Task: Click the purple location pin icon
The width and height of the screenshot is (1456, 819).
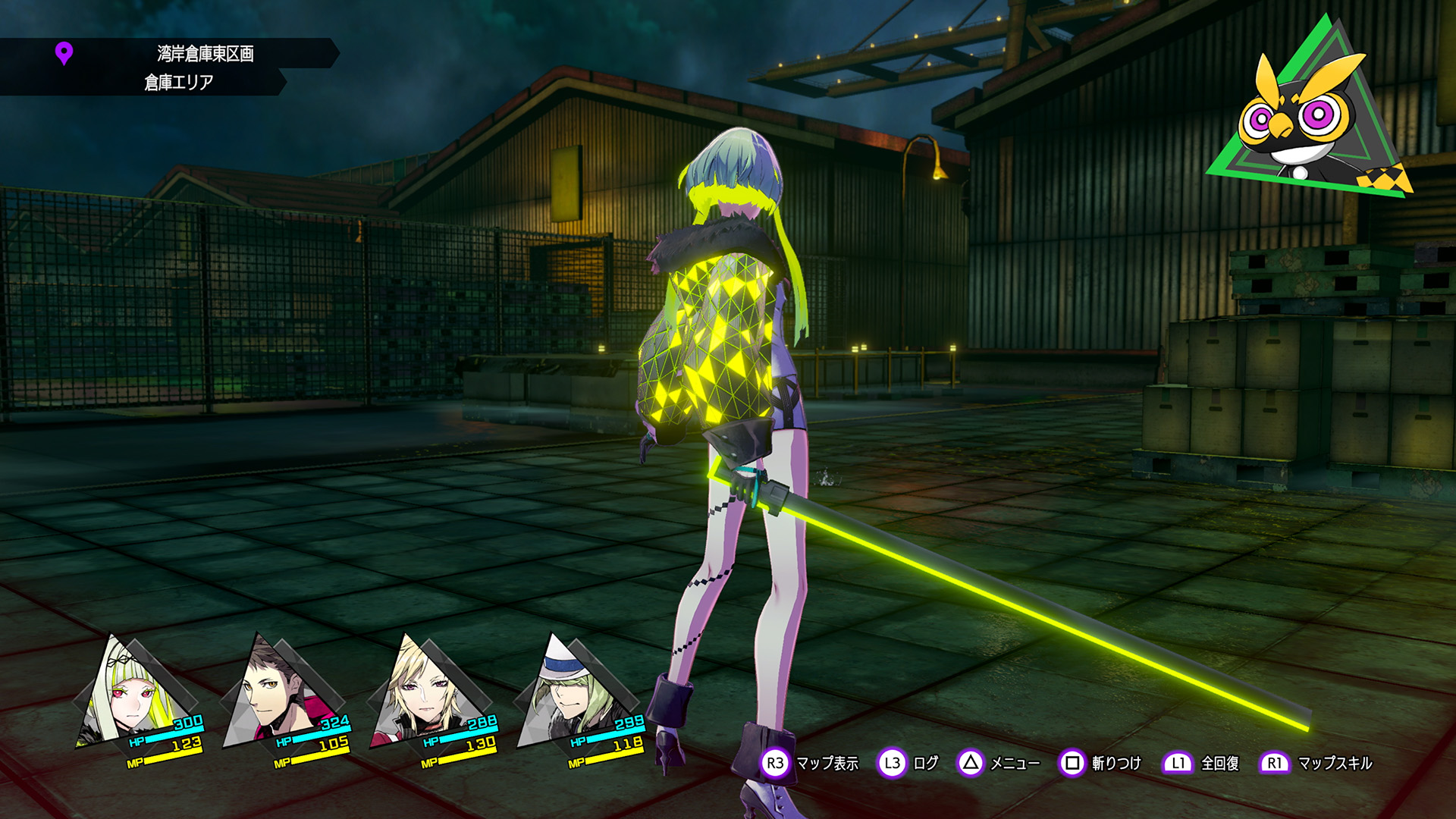Action: click(64, 54)
